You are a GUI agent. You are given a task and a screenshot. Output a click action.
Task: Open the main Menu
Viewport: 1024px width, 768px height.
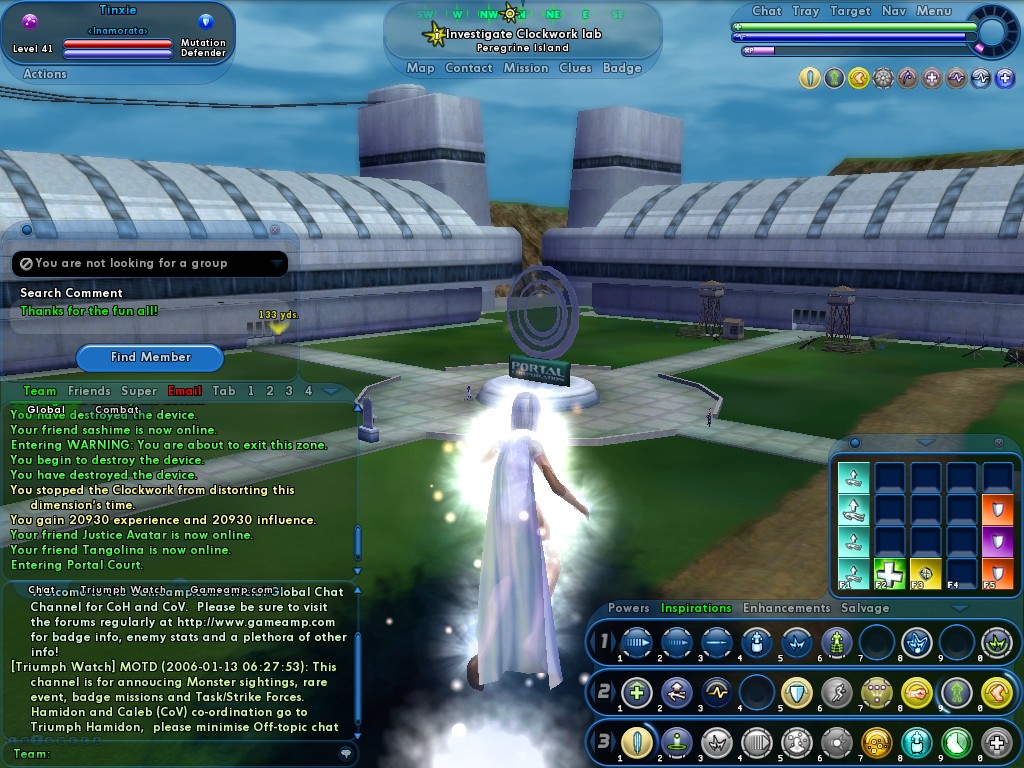tap(934, 11)
